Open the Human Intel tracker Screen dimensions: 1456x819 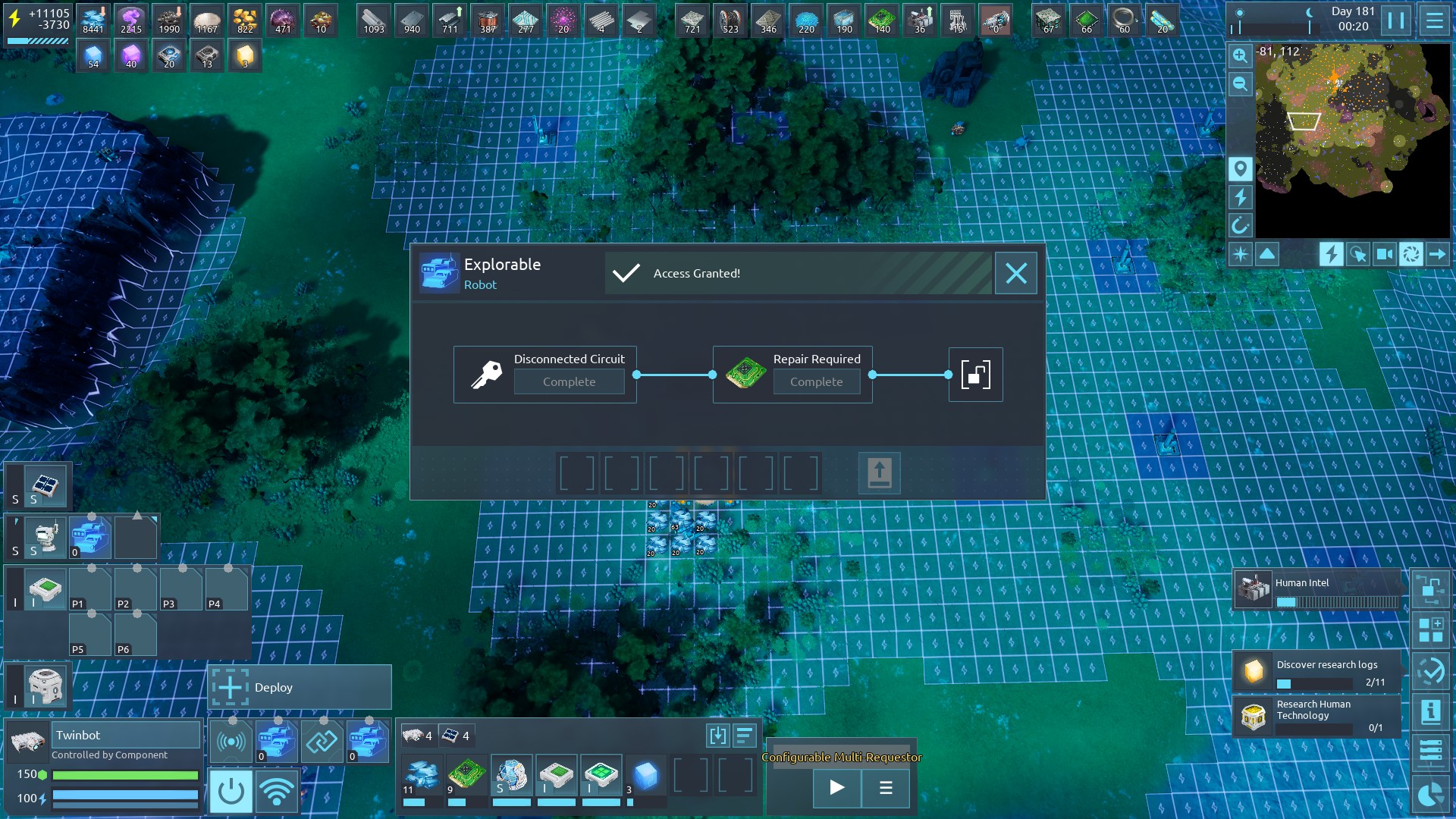pos(1317,589)
